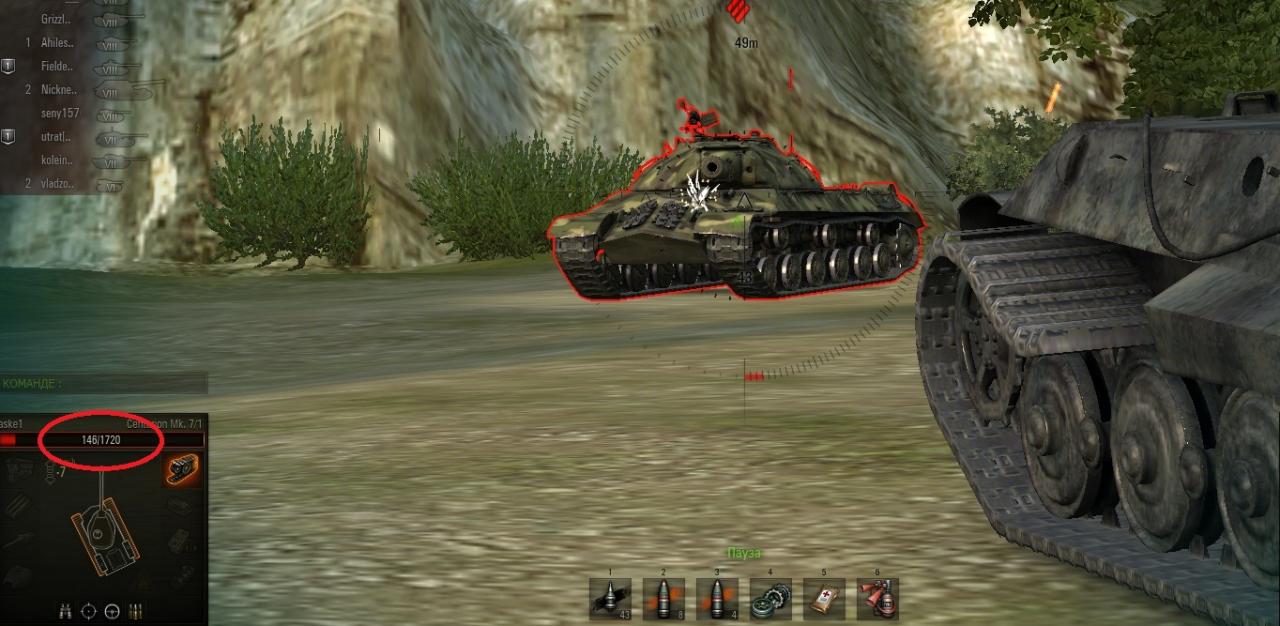
Task: Use the fire extinguisher consumable
Action: (x=877, y=599)
